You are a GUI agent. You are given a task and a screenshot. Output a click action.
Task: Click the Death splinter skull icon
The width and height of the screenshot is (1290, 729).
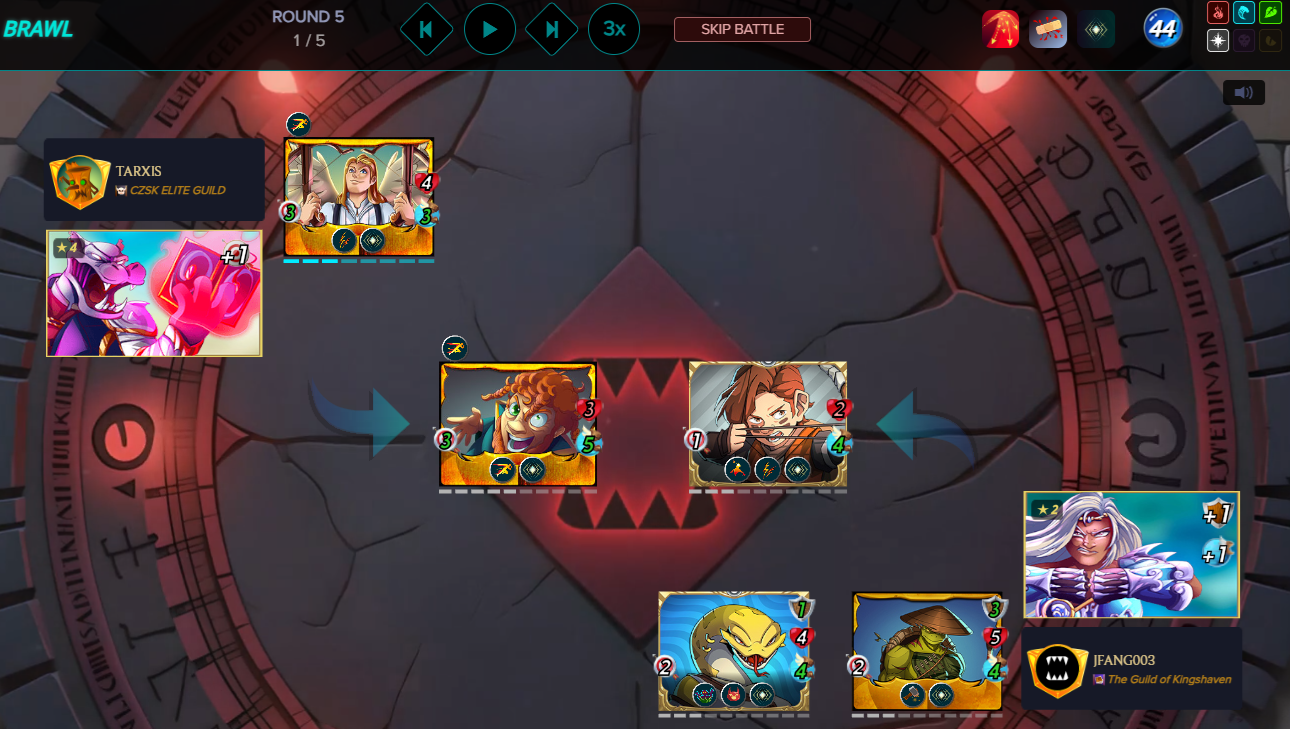pos(1245,40)
